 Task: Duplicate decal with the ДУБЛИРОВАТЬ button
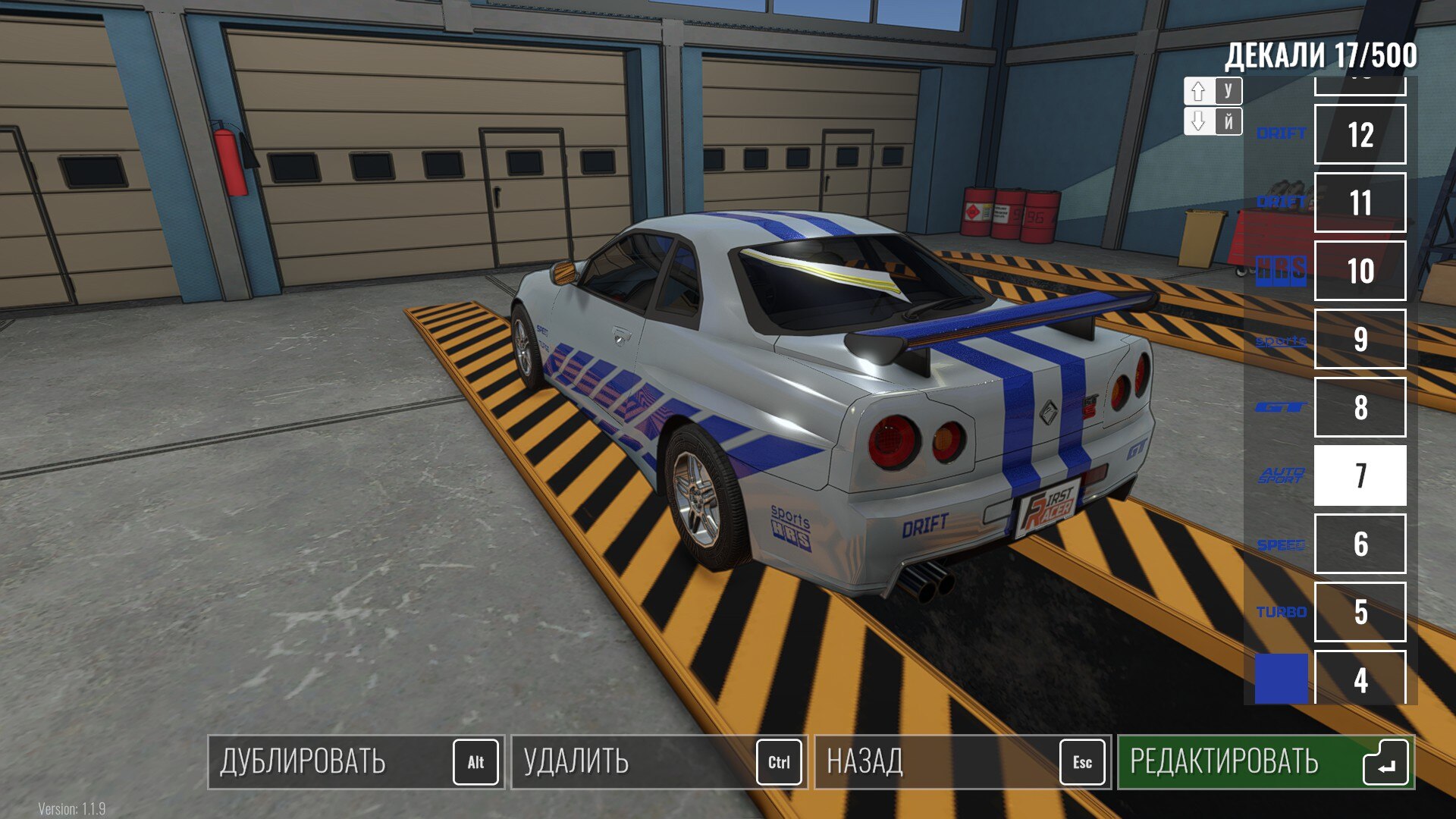click(355, 762)
